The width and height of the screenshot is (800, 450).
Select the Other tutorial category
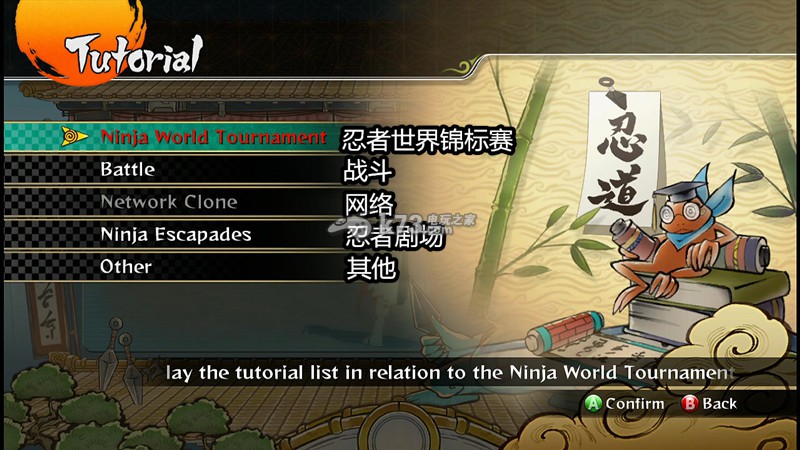[126, 267]
